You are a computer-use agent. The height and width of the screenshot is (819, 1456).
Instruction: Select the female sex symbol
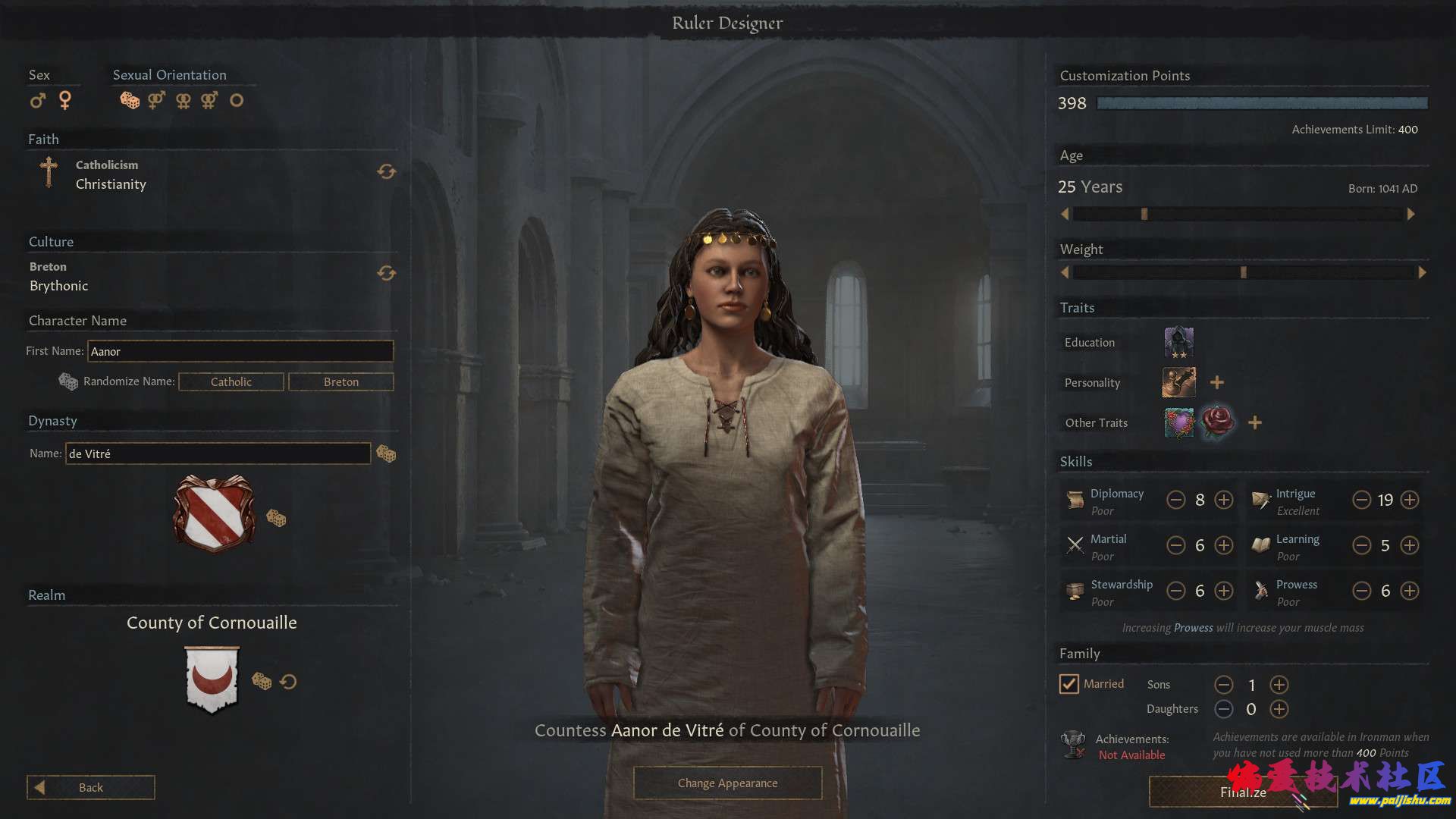(65, 100)
